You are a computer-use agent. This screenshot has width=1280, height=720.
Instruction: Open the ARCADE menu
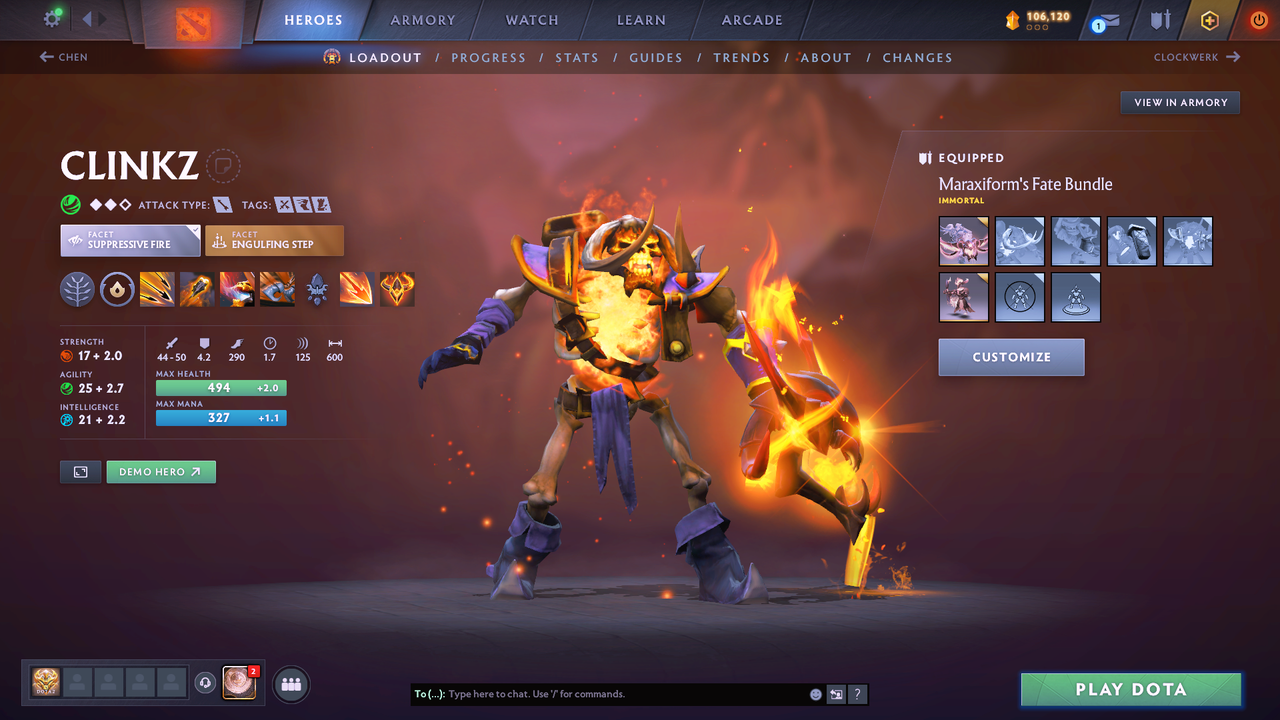coord(751,19)
